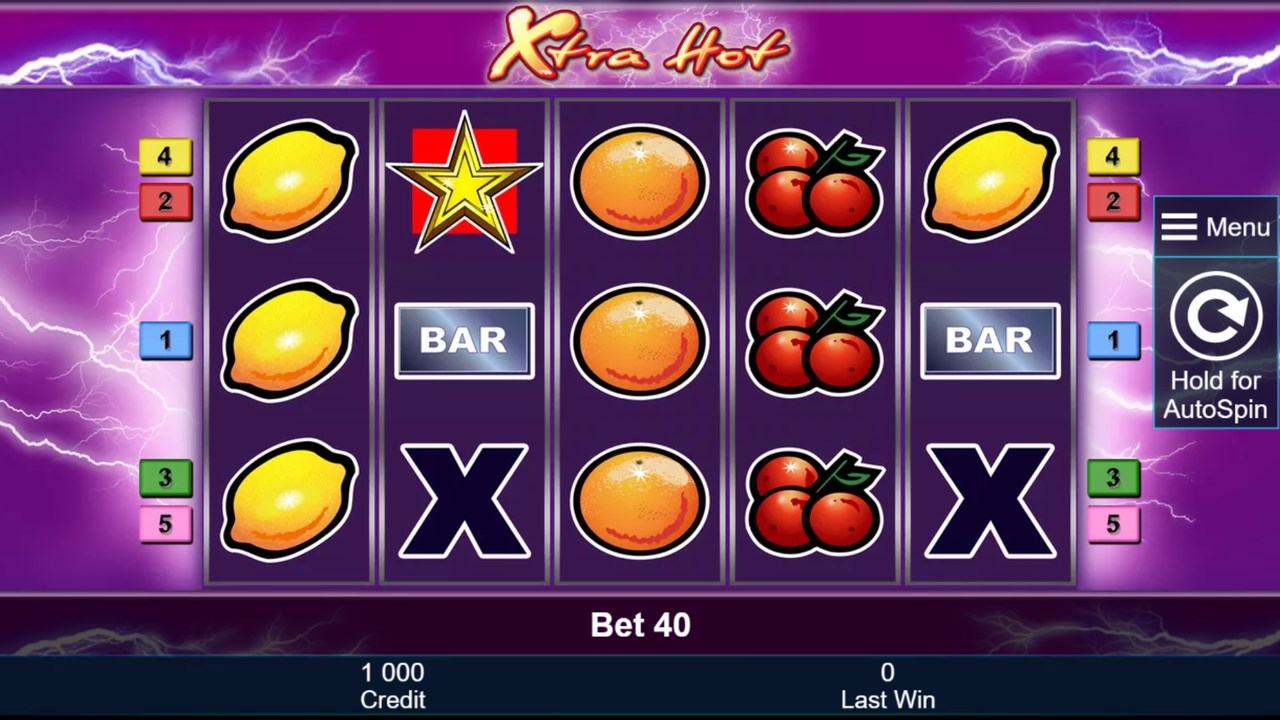Toggle payline 5 on the left side
1280x720 pixels.
[x=166, y=523]
